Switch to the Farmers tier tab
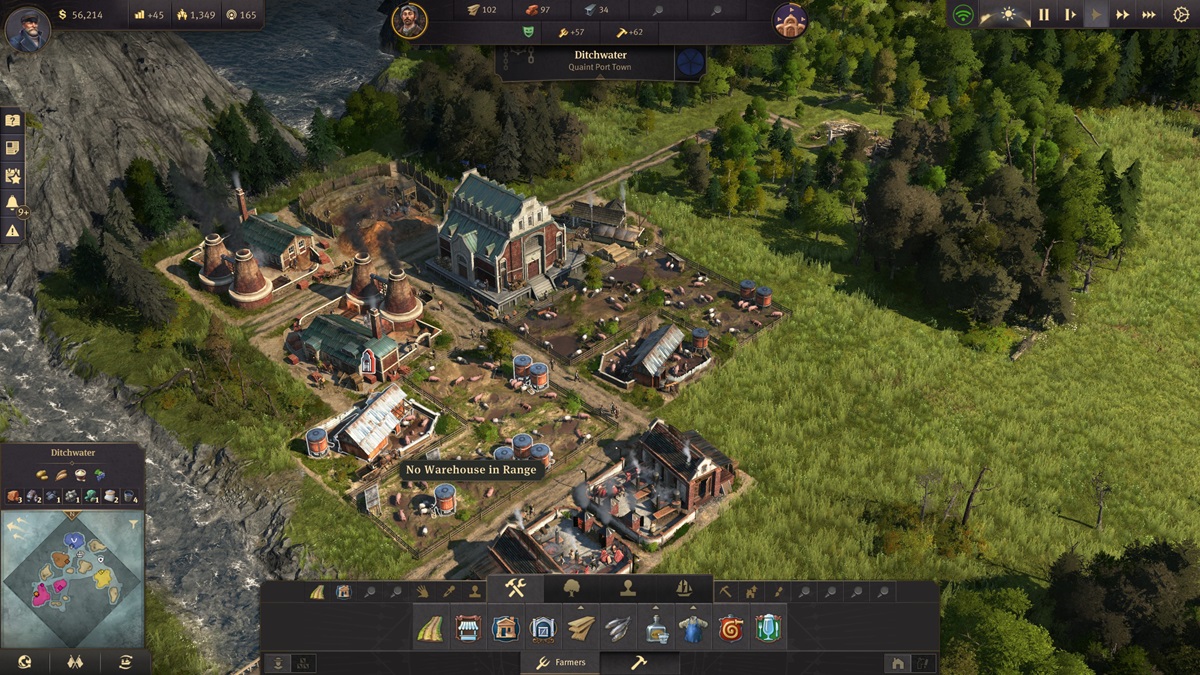Viewport: 1200px width, 675px height. 561,662
